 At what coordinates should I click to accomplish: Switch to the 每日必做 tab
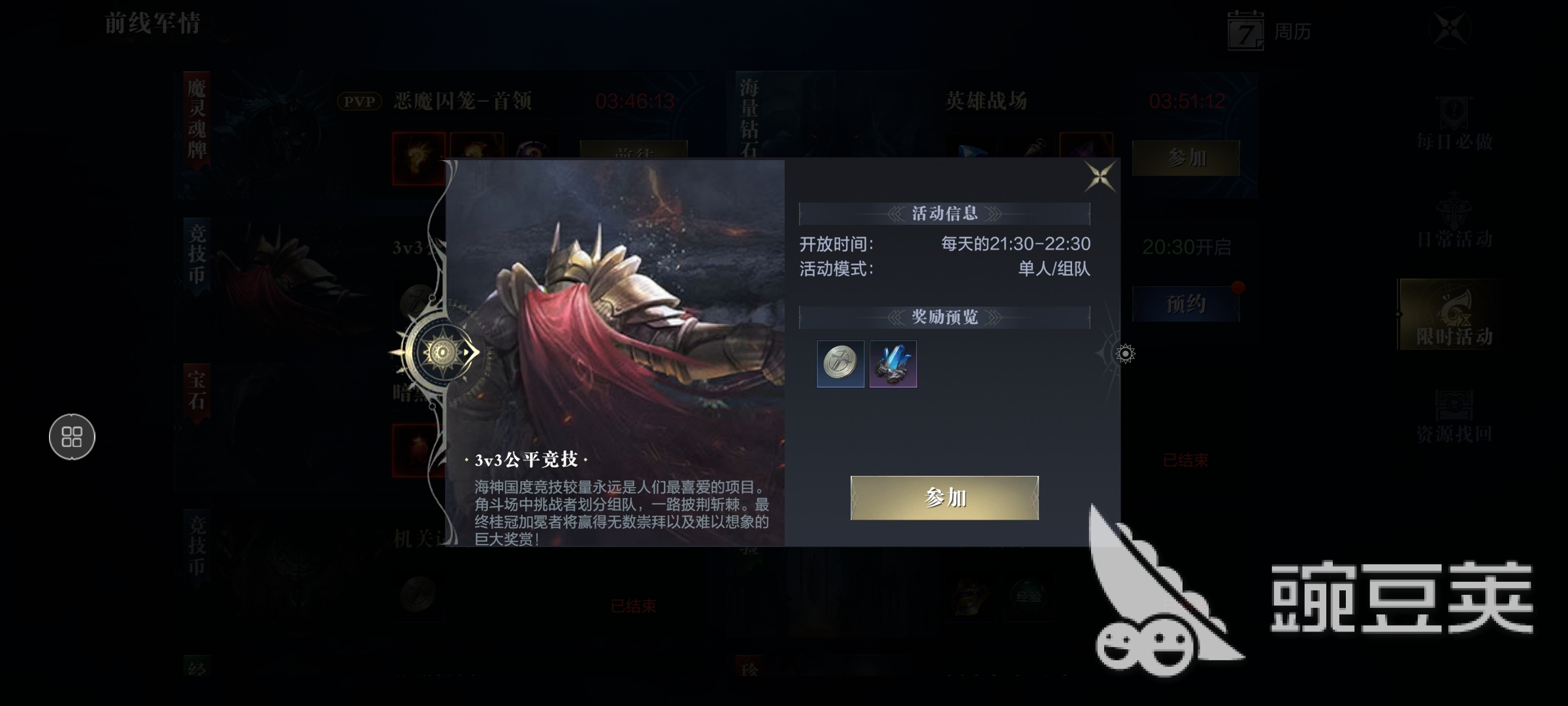click(x=1454, y=124)
